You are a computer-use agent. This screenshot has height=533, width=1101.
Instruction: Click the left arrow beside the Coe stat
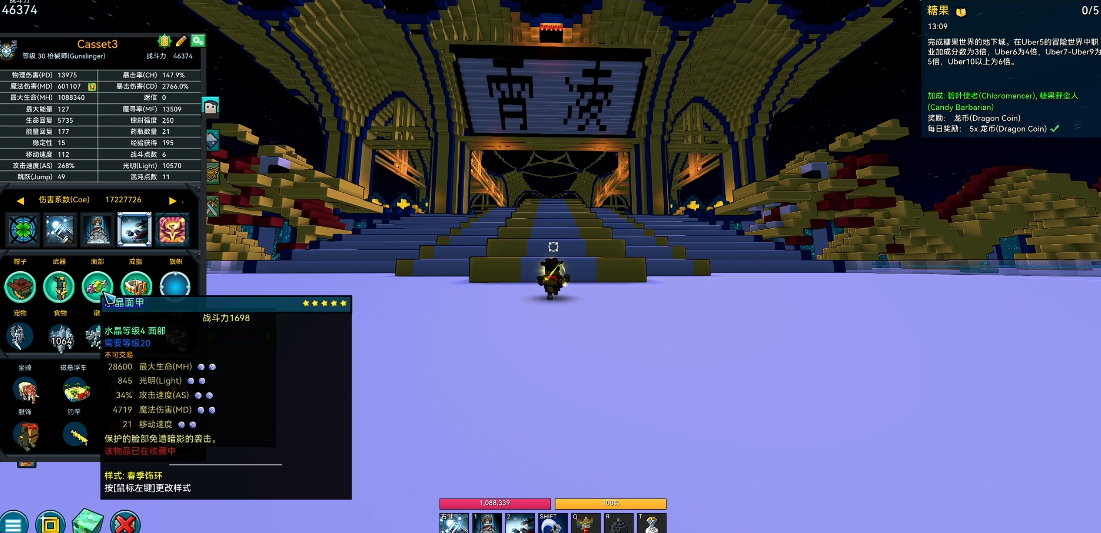(x=19, y=200)
